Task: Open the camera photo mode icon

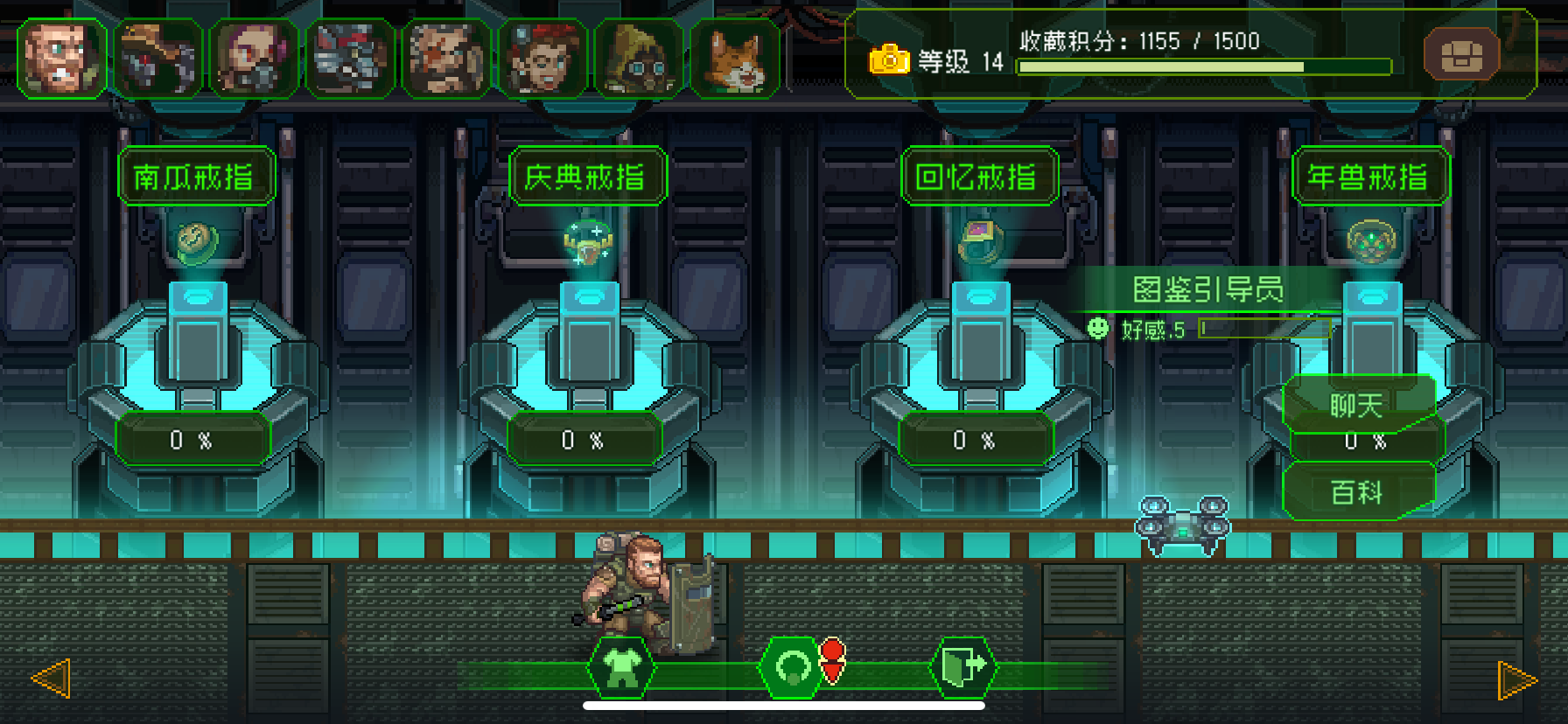Action: (889, 59)
